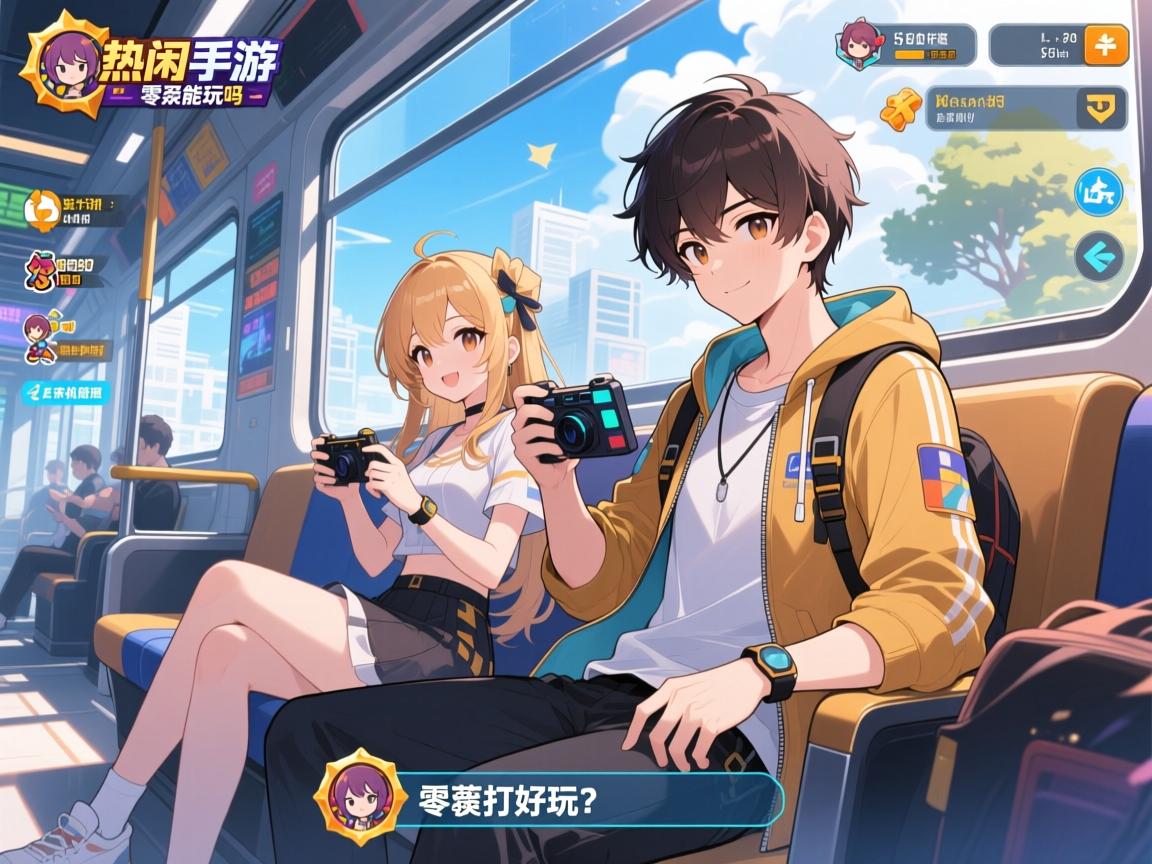Tap the round blue icon button
The height and width of the screenshot is (864, 1152).
pyautogui.click(x=1098, y=194)
